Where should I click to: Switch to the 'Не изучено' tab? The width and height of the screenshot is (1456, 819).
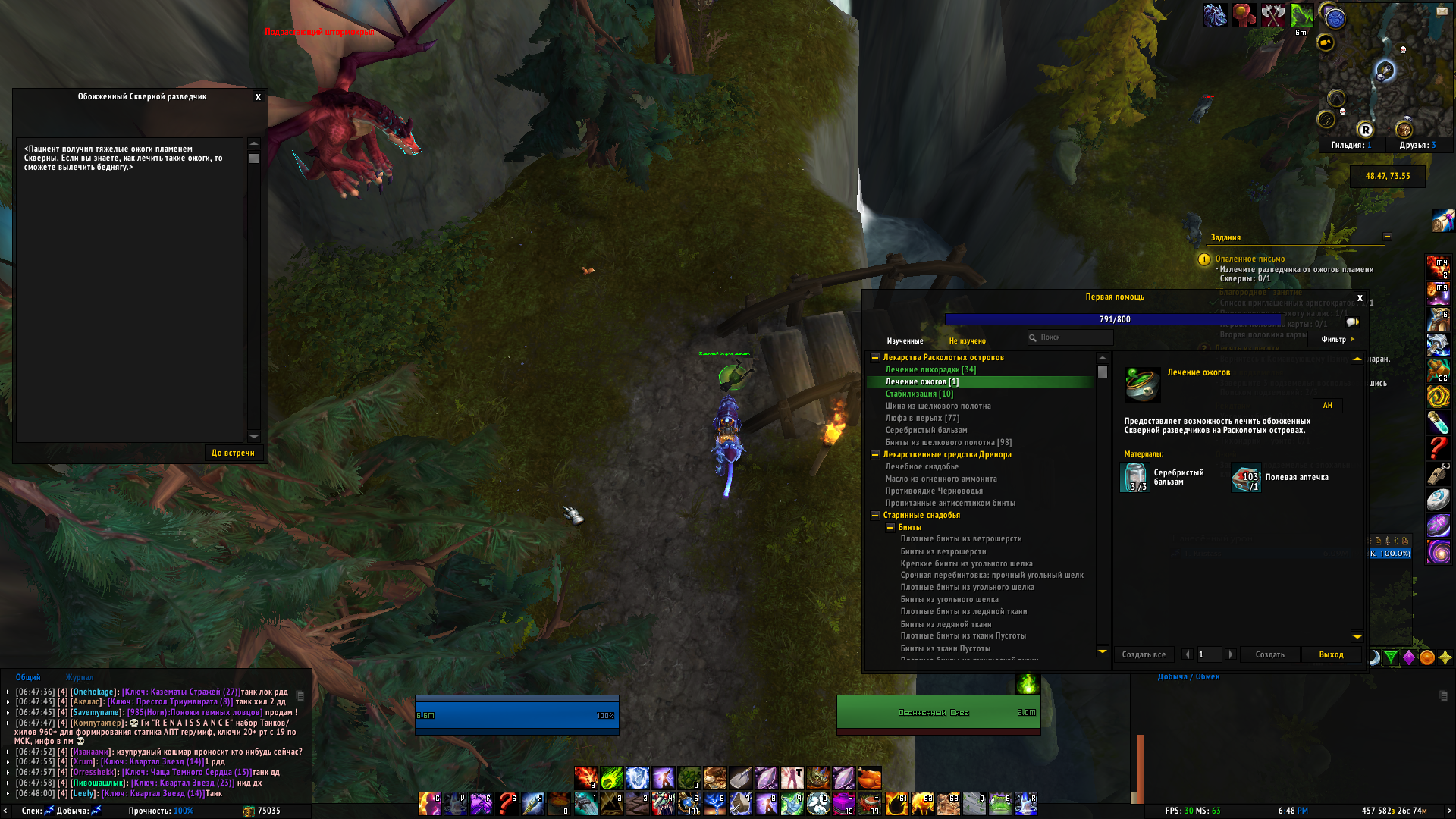(967, 340)
